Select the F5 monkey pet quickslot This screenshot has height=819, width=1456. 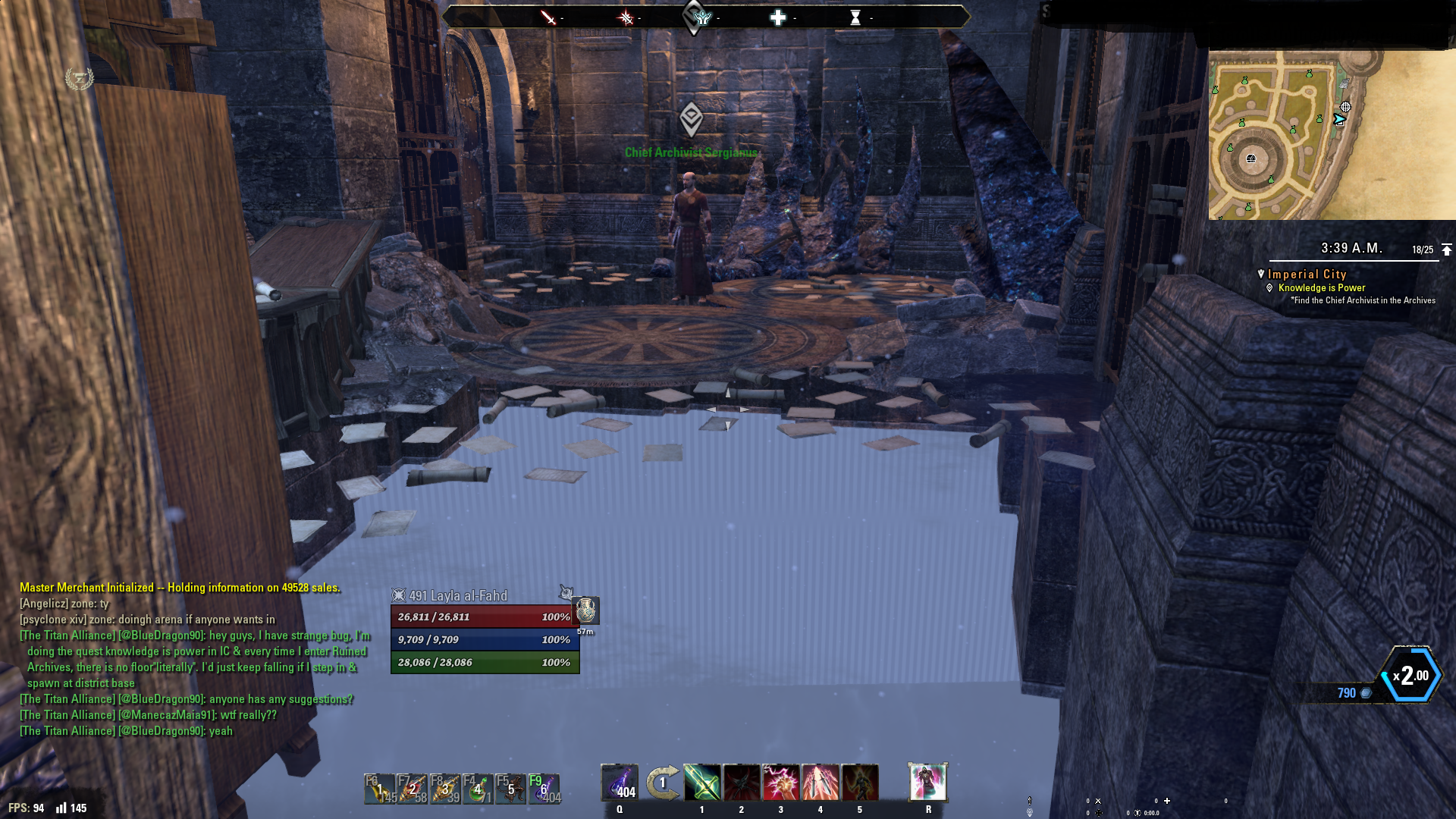(510, 789)
